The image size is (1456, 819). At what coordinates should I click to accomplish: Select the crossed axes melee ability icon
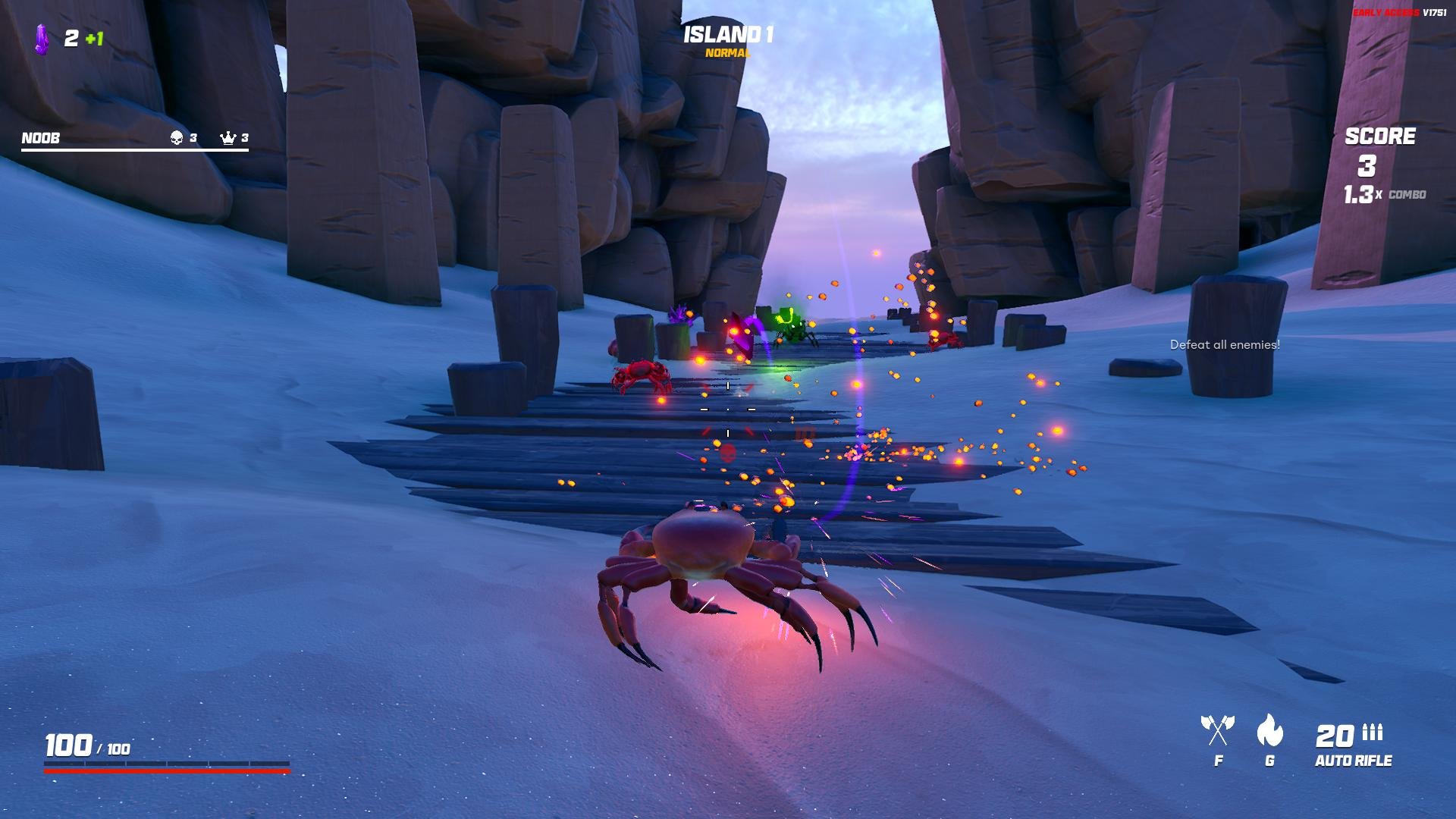1218,730
